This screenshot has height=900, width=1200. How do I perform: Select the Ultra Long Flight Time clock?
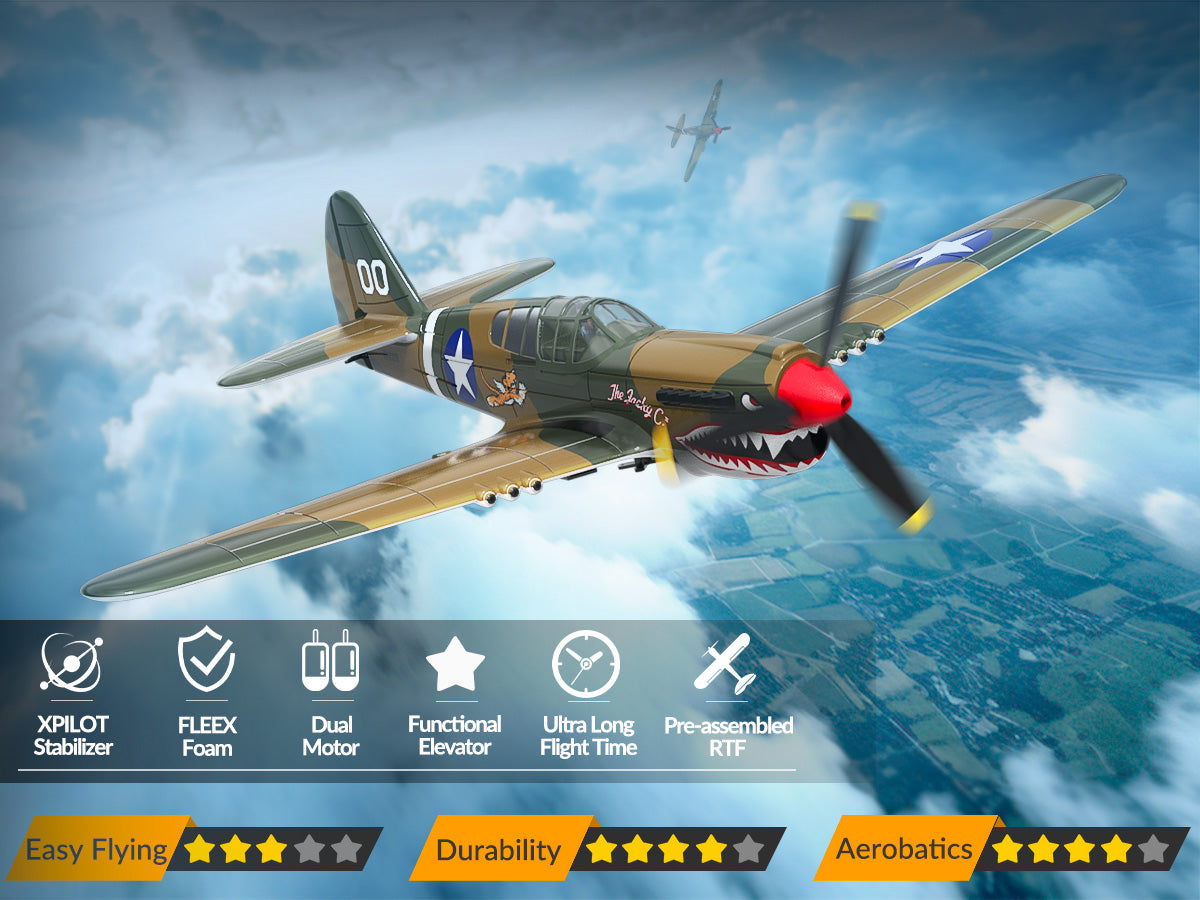tap(587, 664)
